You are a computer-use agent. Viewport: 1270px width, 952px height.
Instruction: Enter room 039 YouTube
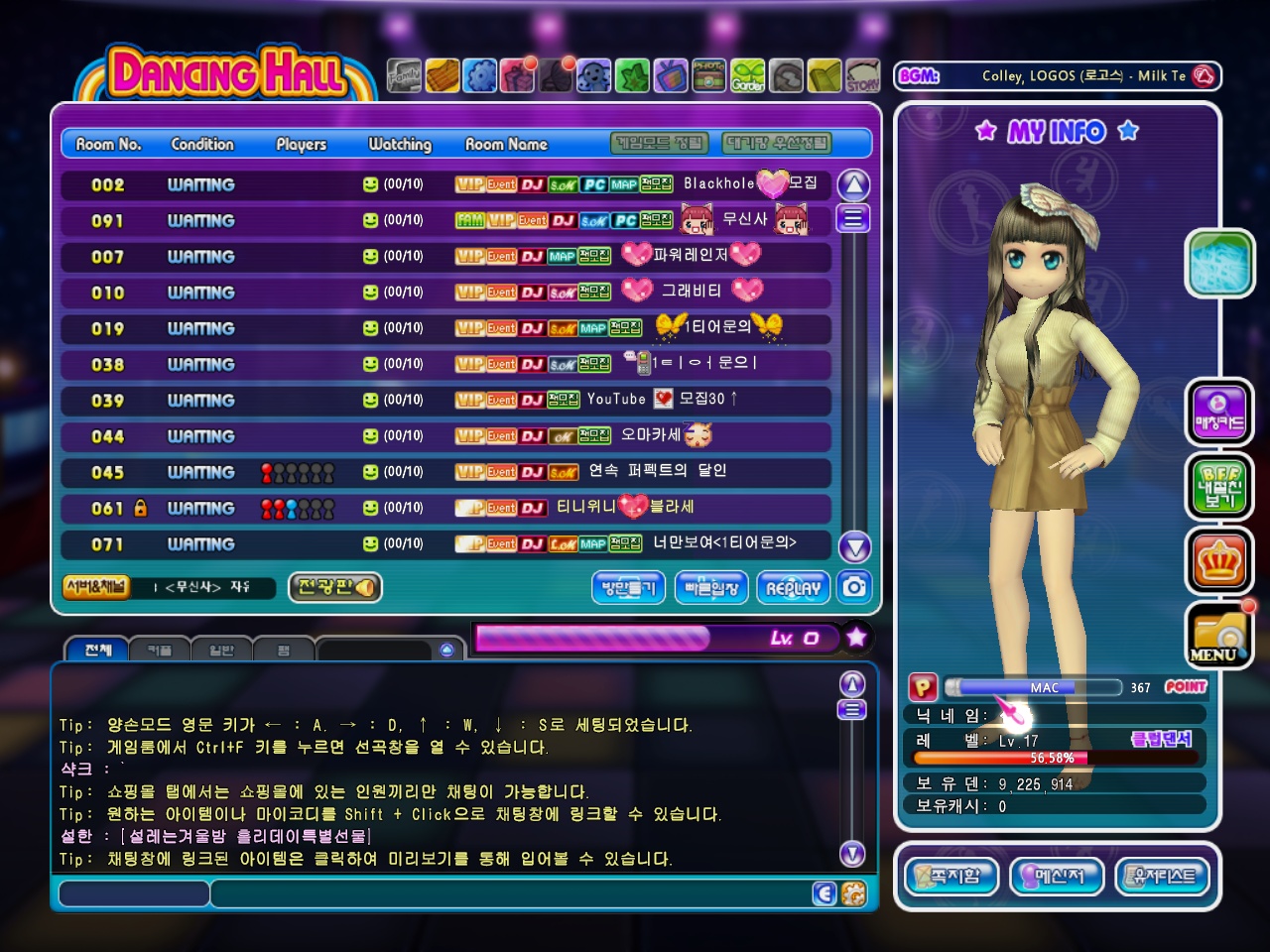446,400
